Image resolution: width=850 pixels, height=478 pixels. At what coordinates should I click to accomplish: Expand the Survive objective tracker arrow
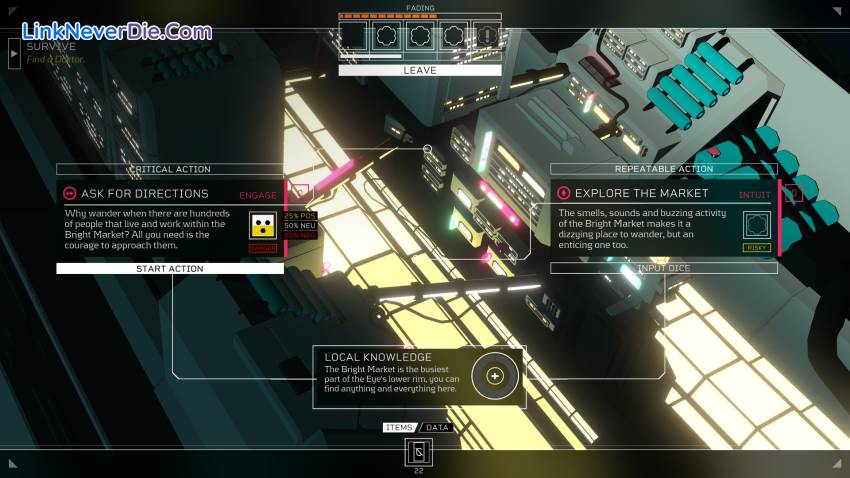[14, 53]
